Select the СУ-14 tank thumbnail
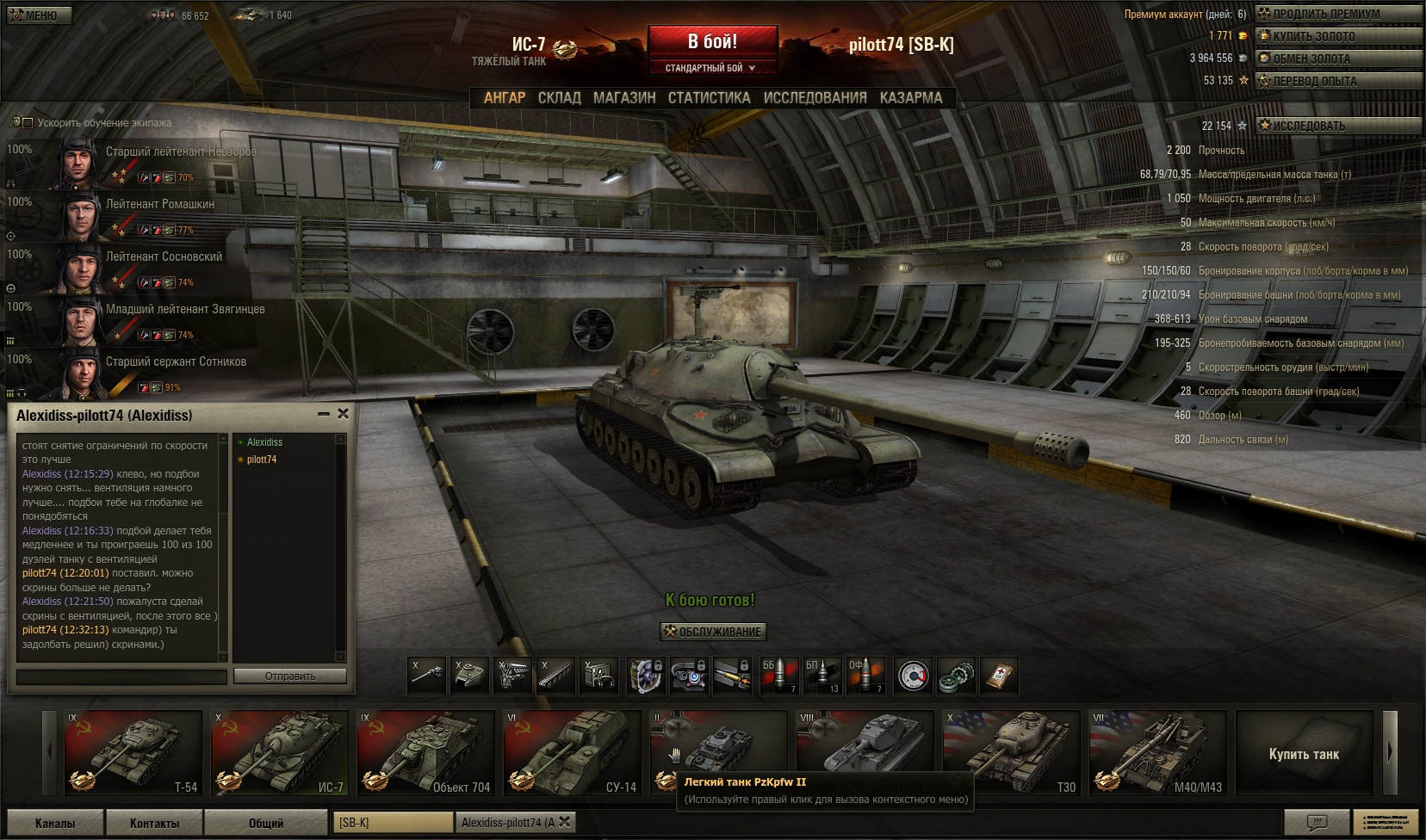Viewport: 1426px width, 840px height. coord(573,753)
